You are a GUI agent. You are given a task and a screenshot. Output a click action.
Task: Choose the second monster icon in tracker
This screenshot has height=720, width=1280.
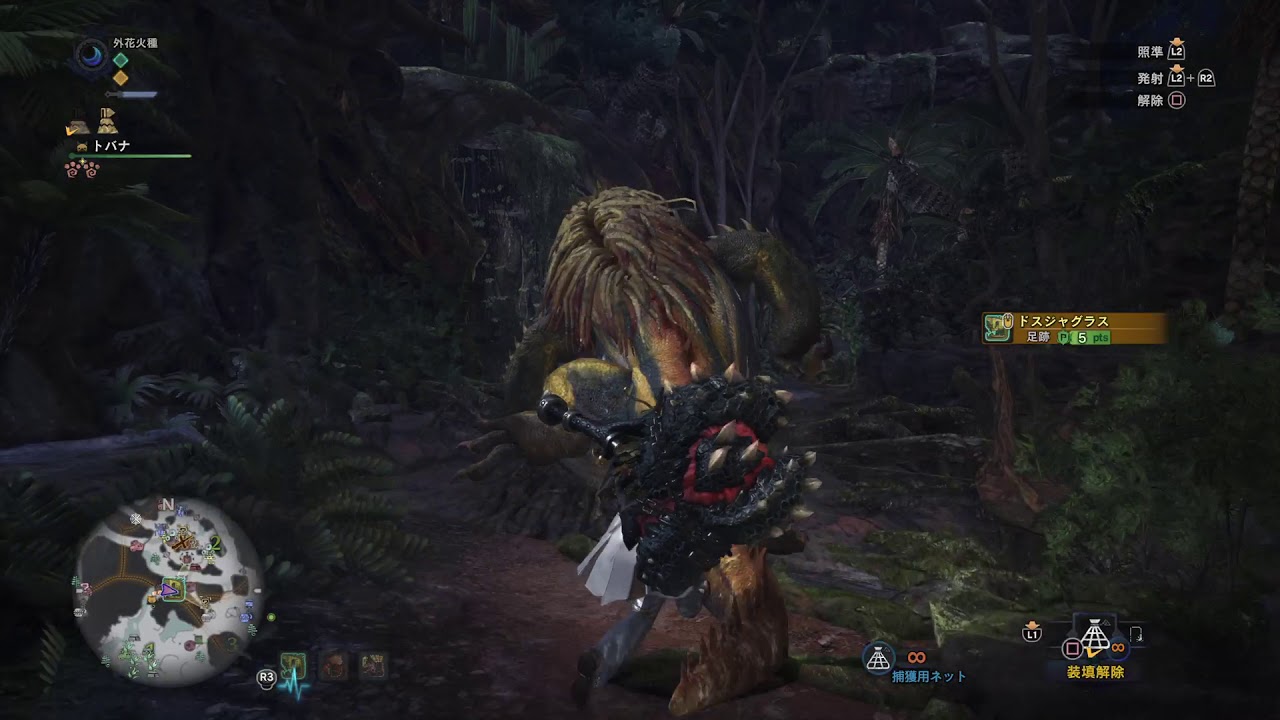tap(333, 665)
